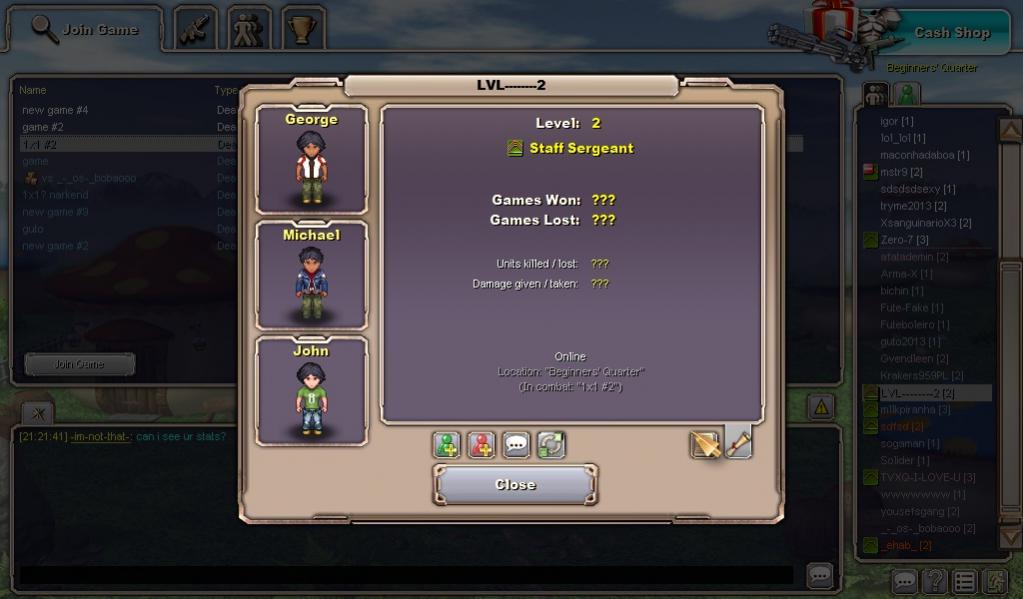Image resolution: width=1023 pixels, height=599 pixels.
Task: Close the player profile window
Action: pos(516,485)
